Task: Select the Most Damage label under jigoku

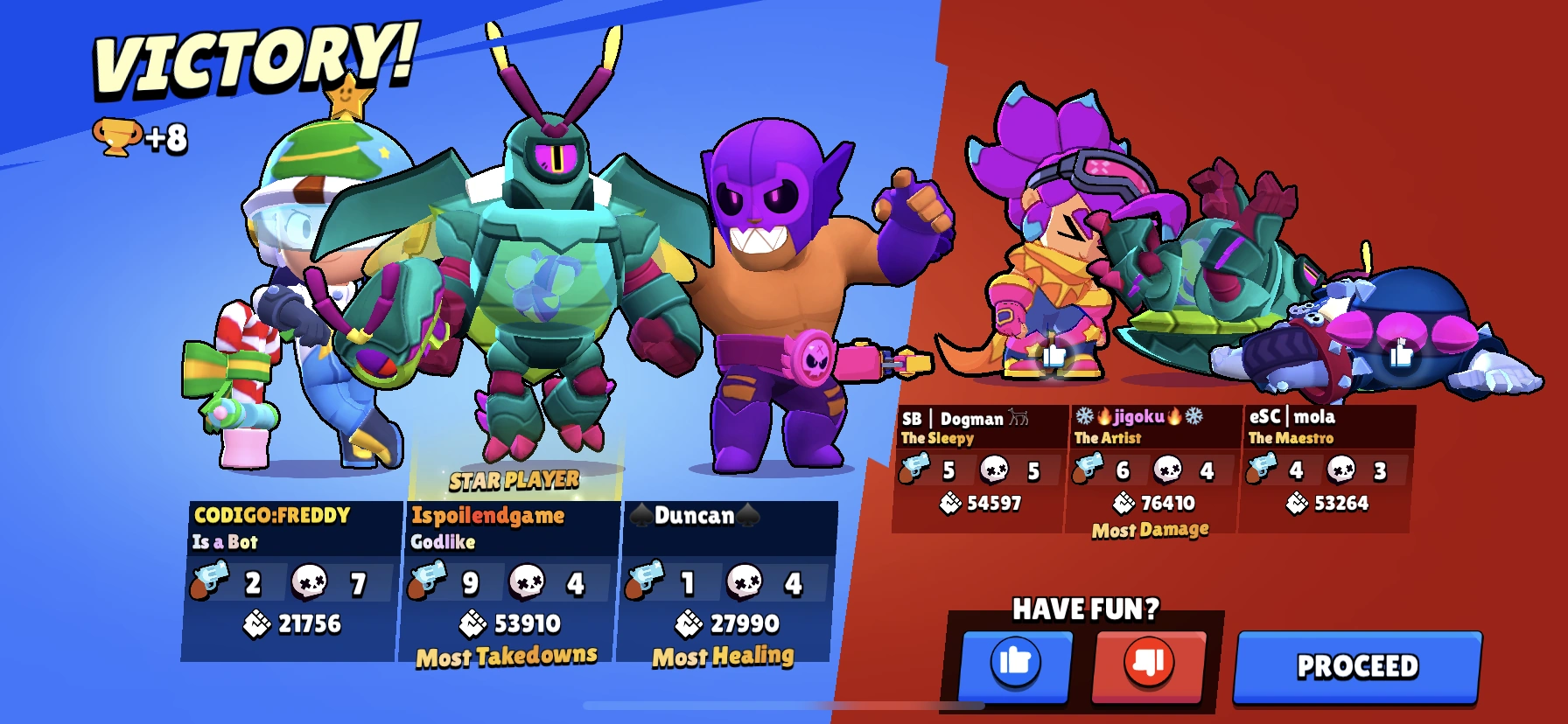Action: [x=1153, y=530]
